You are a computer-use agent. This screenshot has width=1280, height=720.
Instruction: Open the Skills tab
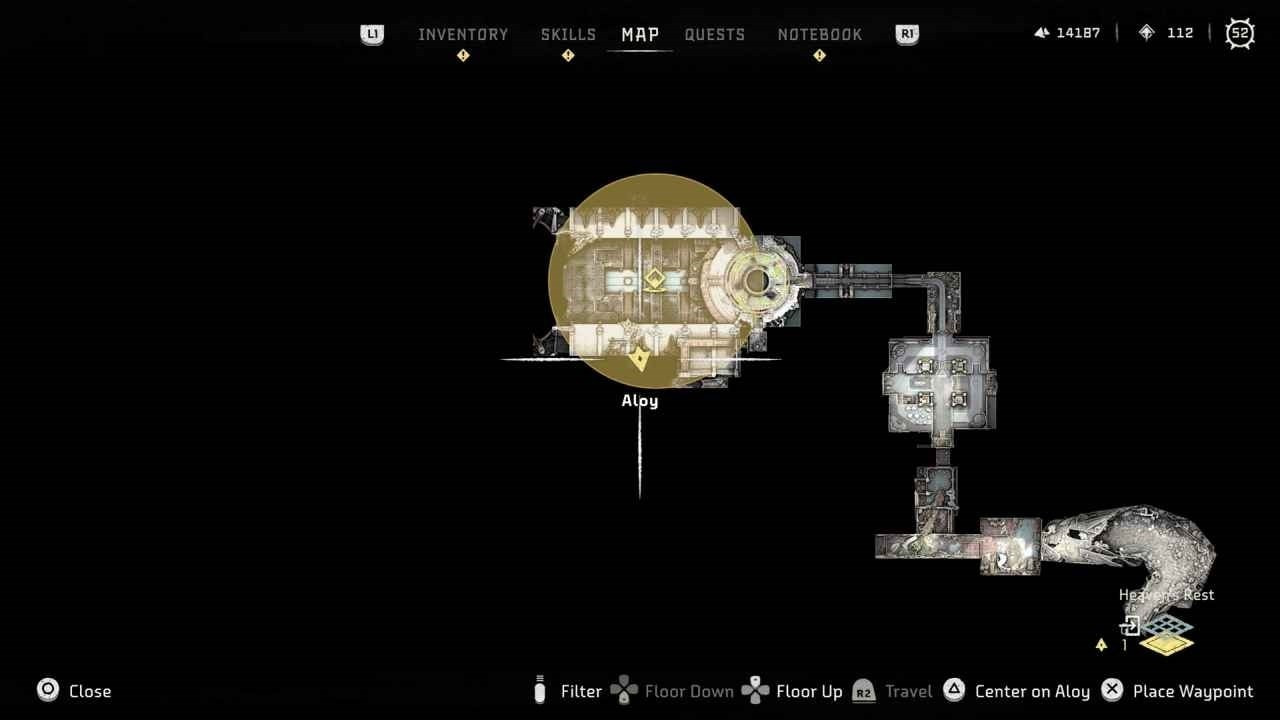tap(568, 34)
